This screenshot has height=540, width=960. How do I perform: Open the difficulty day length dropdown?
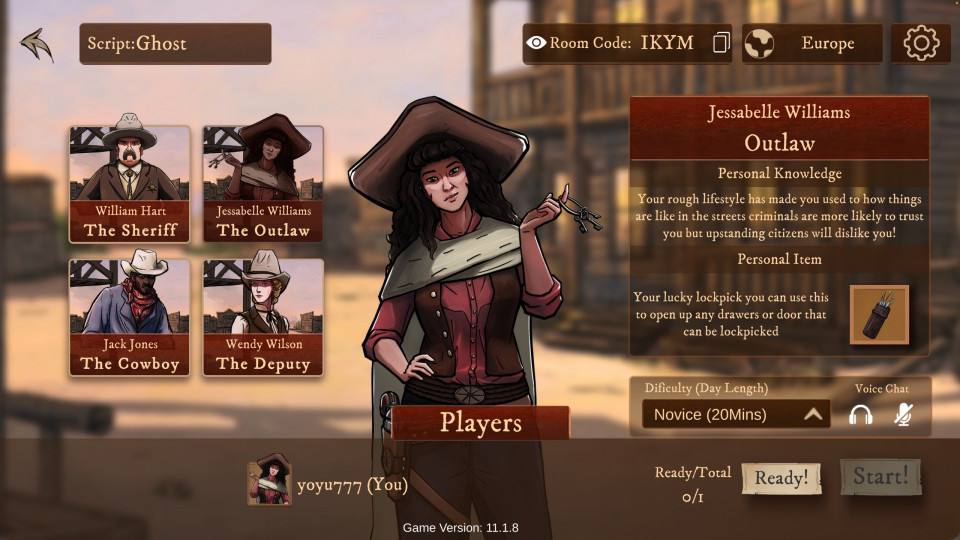[736, 414]
